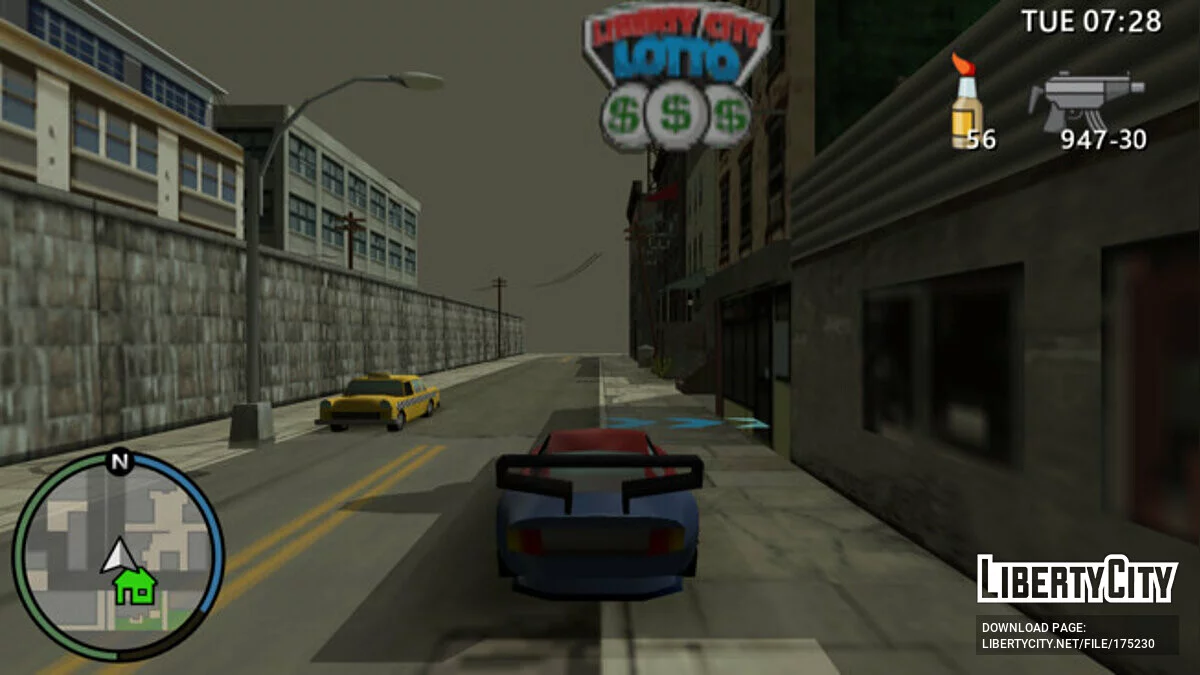Screen dimensions: 1200x675
Task: Select the submachine gun weapon icon
Action: point(1086,99)
